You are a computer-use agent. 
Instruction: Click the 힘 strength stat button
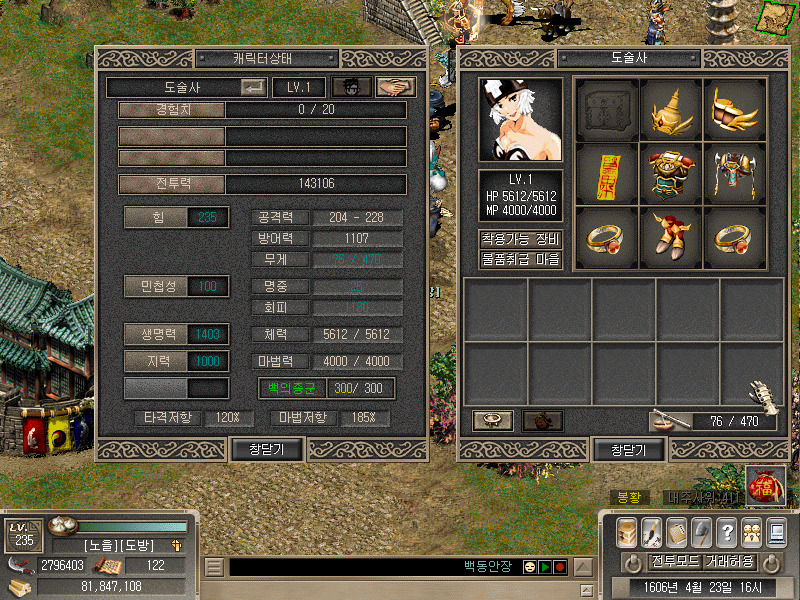156,217
